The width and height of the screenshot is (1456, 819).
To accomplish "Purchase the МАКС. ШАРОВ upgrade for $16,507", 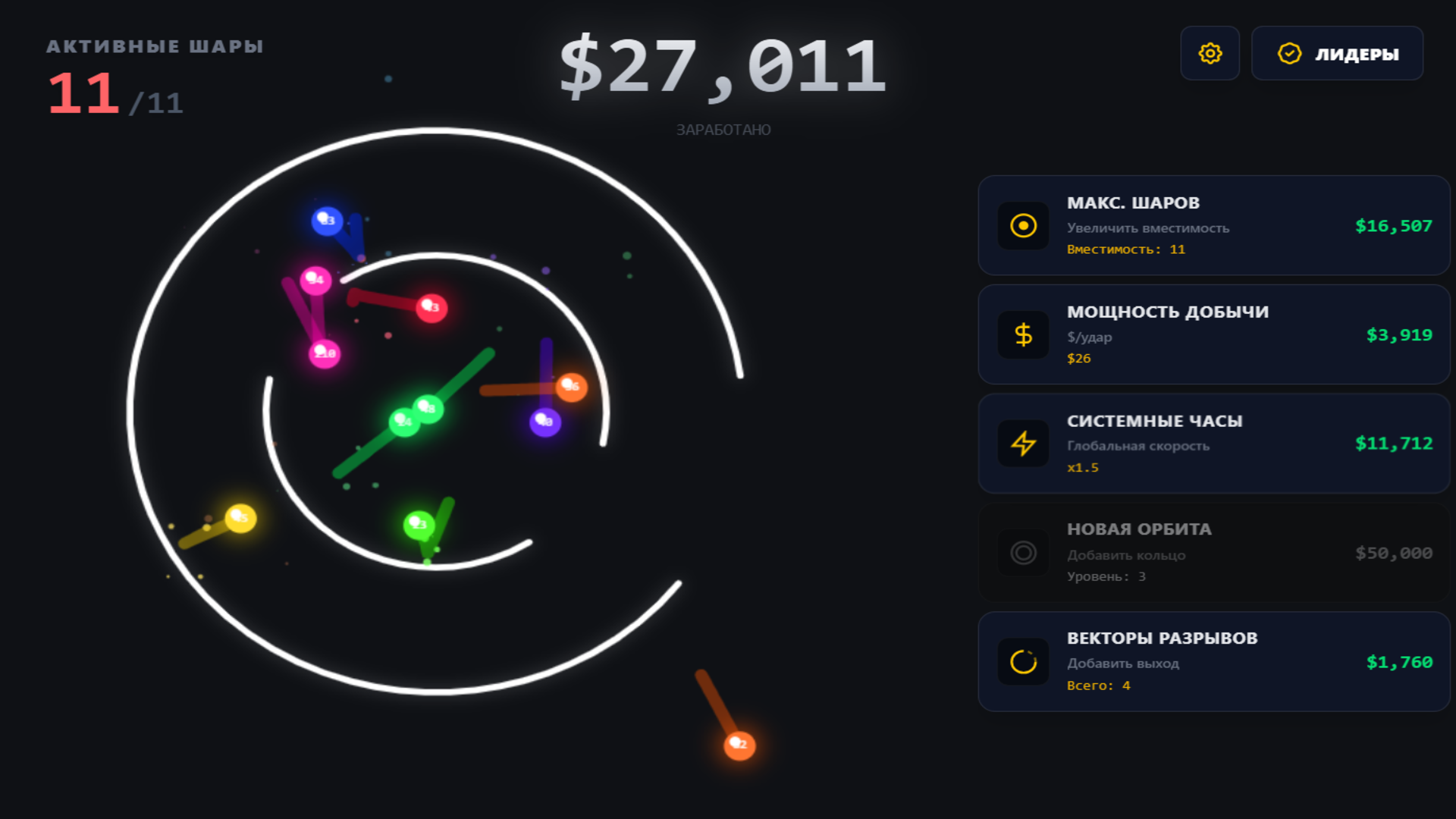I will click(x=1394, y=225).
